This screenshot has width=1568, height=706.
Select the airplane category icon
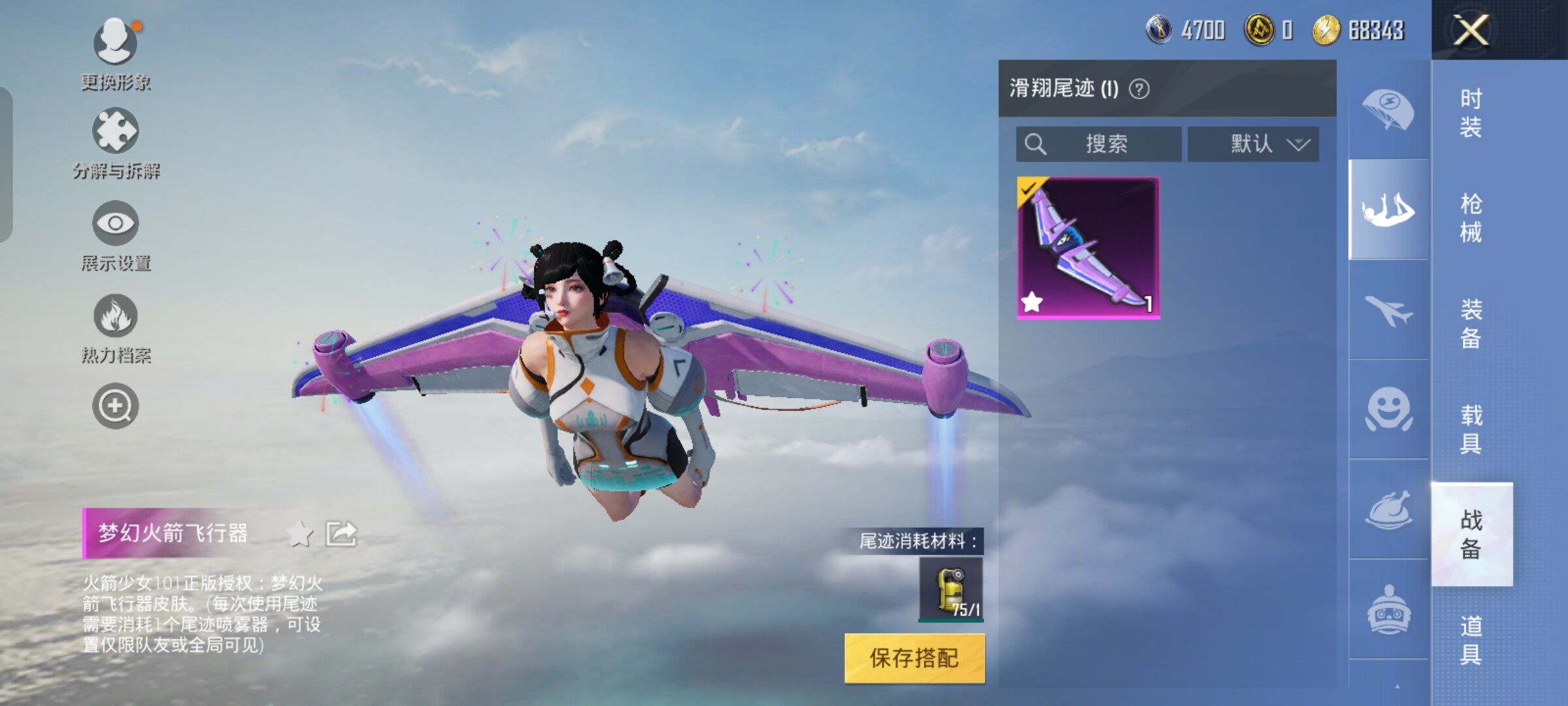coord(1388,310)
